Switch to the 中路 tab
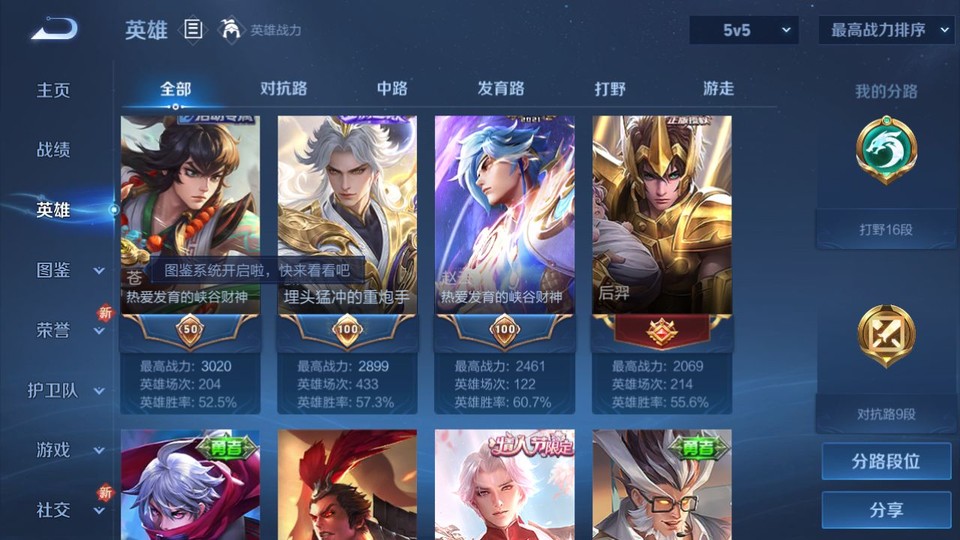The width and height of the screenshot is (960, 540). 392,89
